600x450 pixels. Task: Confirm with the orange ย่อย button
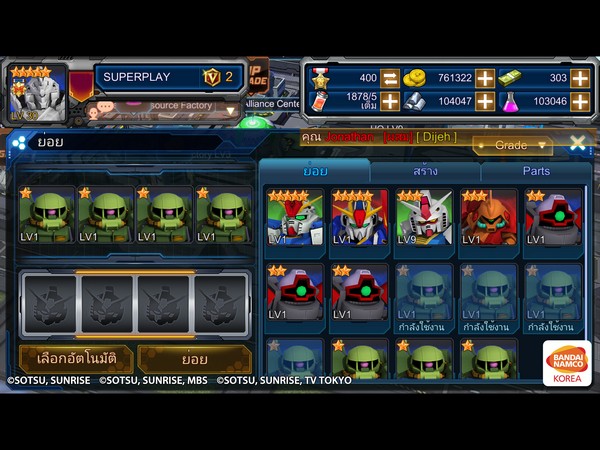click(194, 359)
